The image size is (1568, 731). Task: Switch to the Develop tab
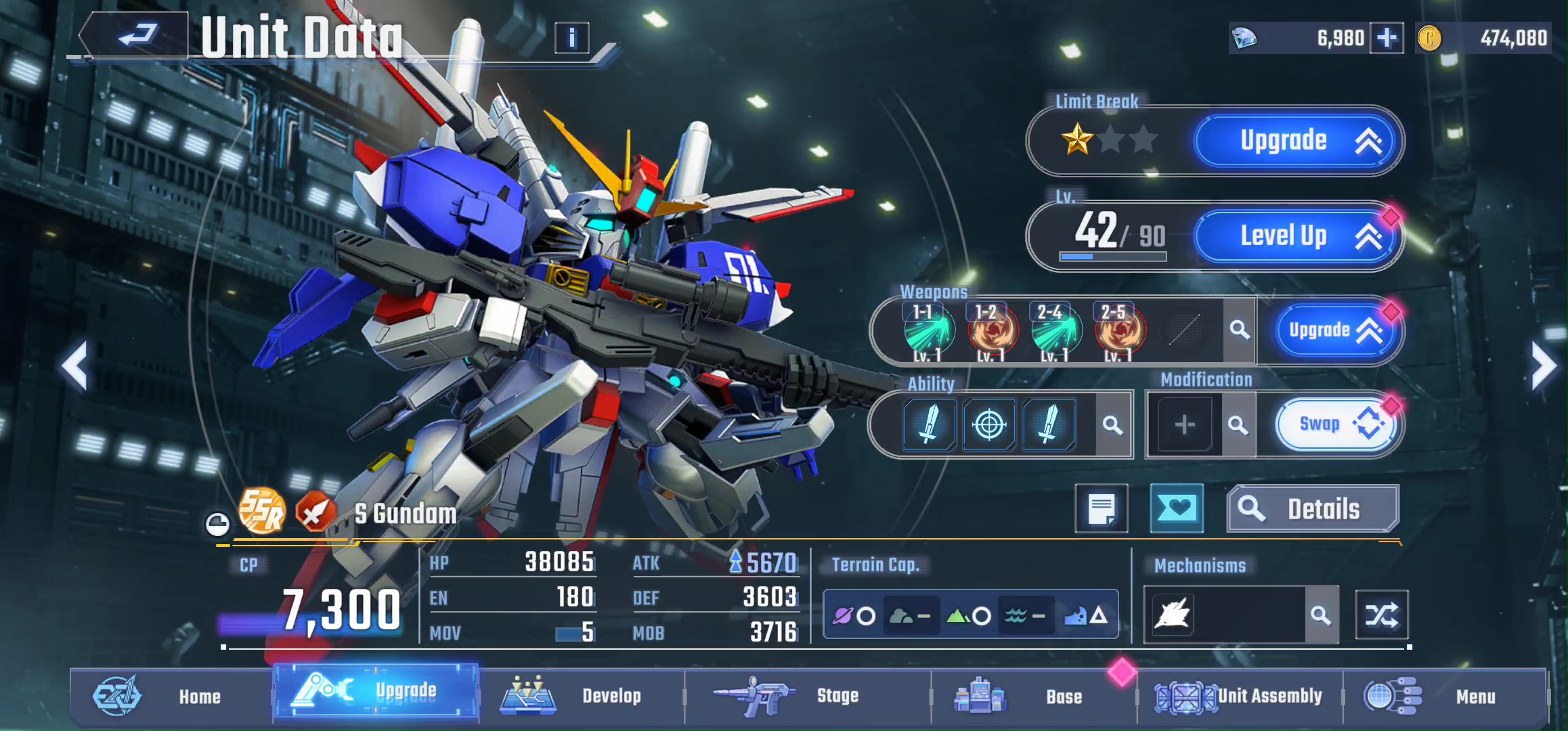point(581,696)
